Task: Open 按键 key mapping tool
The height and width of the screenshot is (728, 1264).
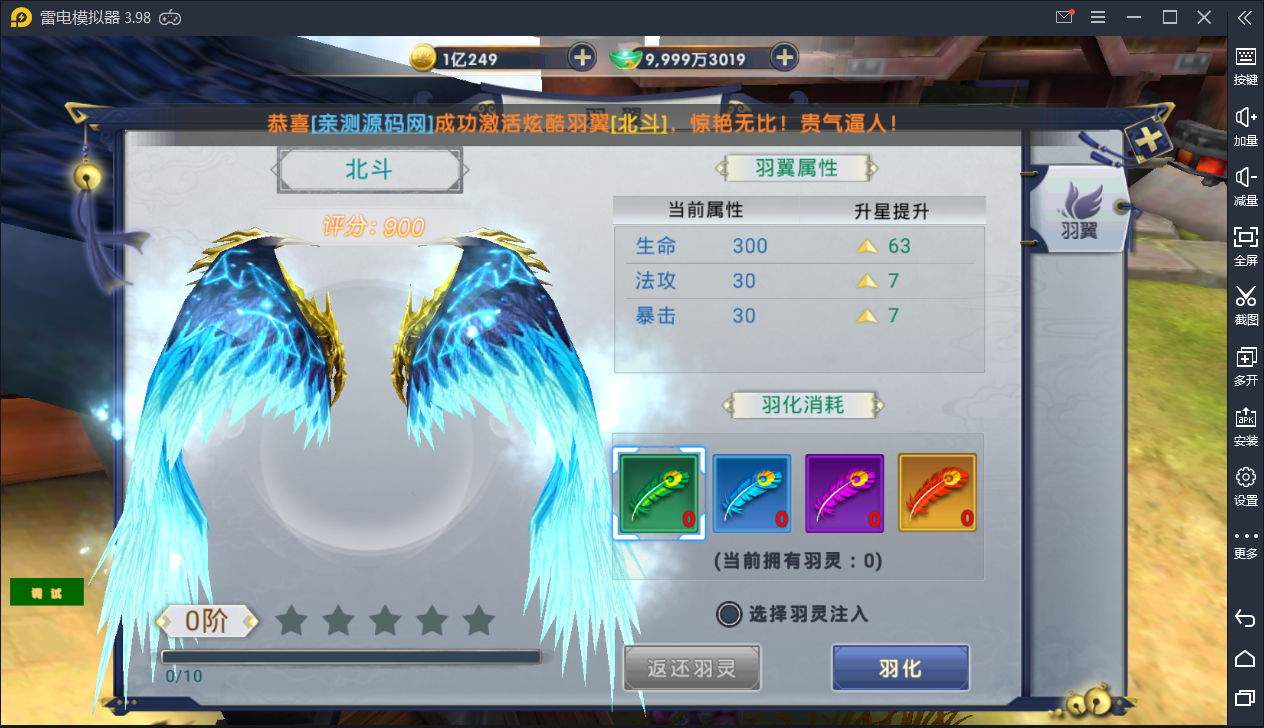Action: (x=1245, y=65)
